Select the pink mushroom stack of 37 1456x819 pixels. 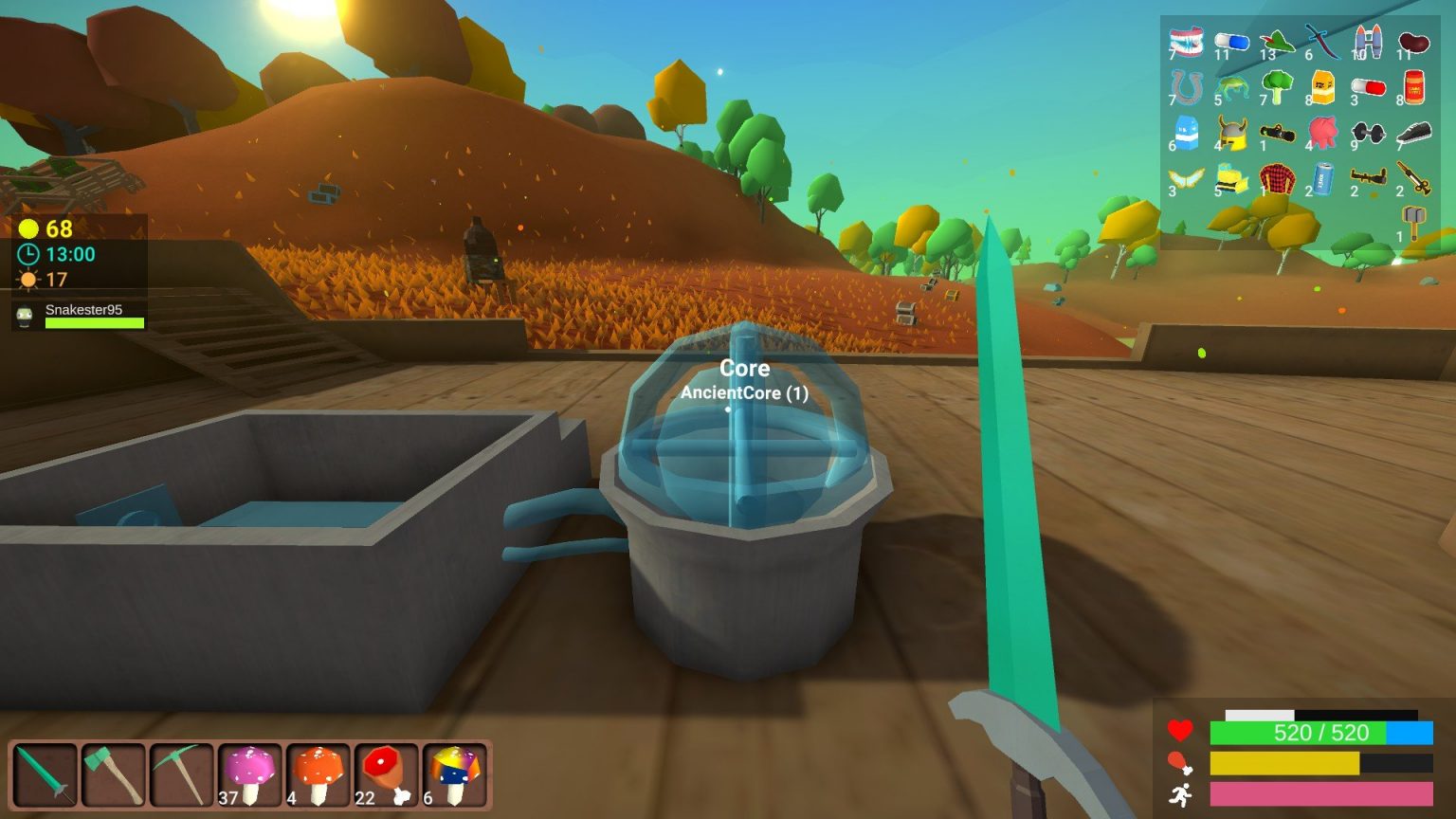[x=251, y=773]
